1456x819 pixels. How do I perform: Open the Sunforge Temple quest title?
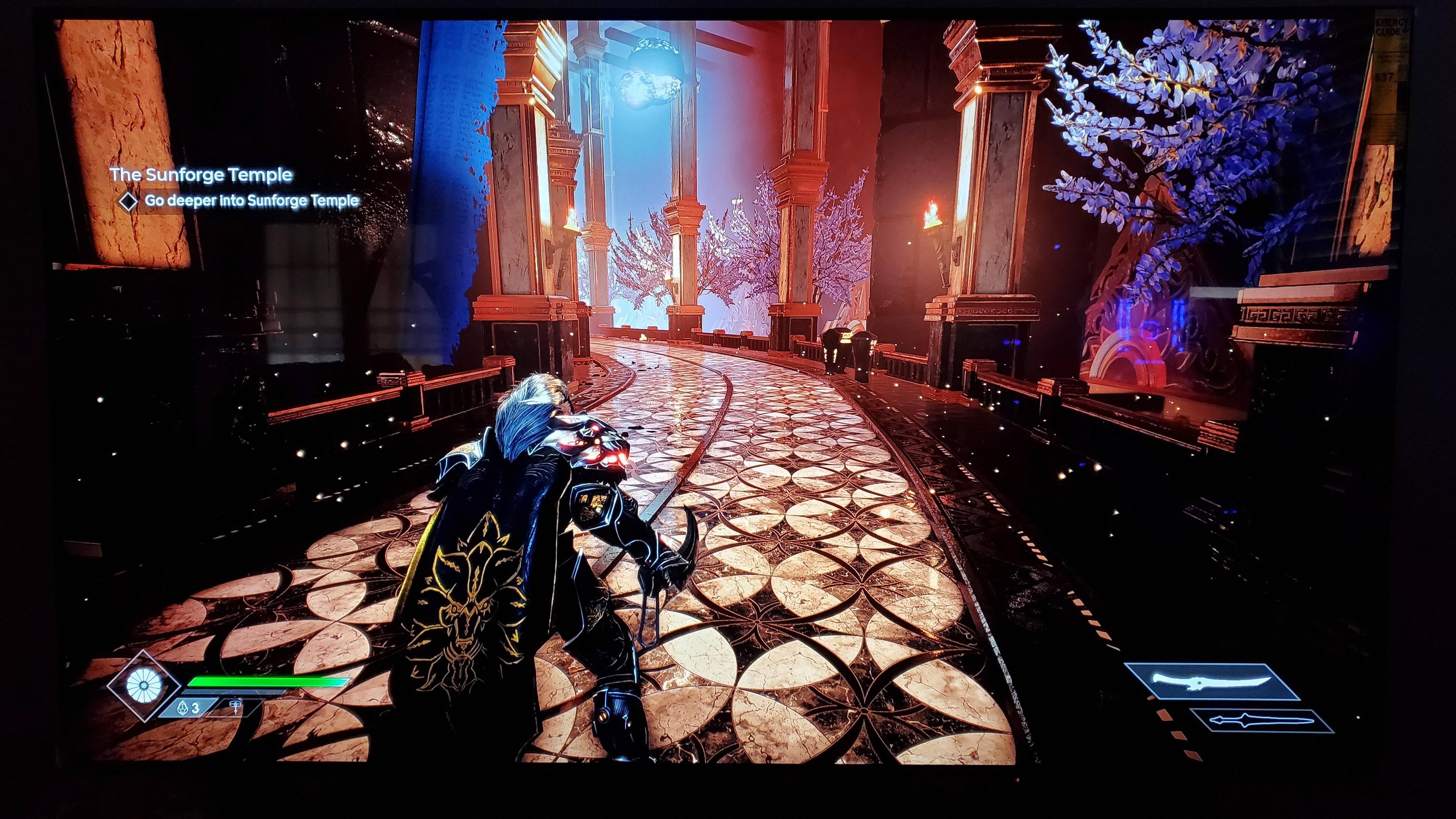tap(201, 175)
